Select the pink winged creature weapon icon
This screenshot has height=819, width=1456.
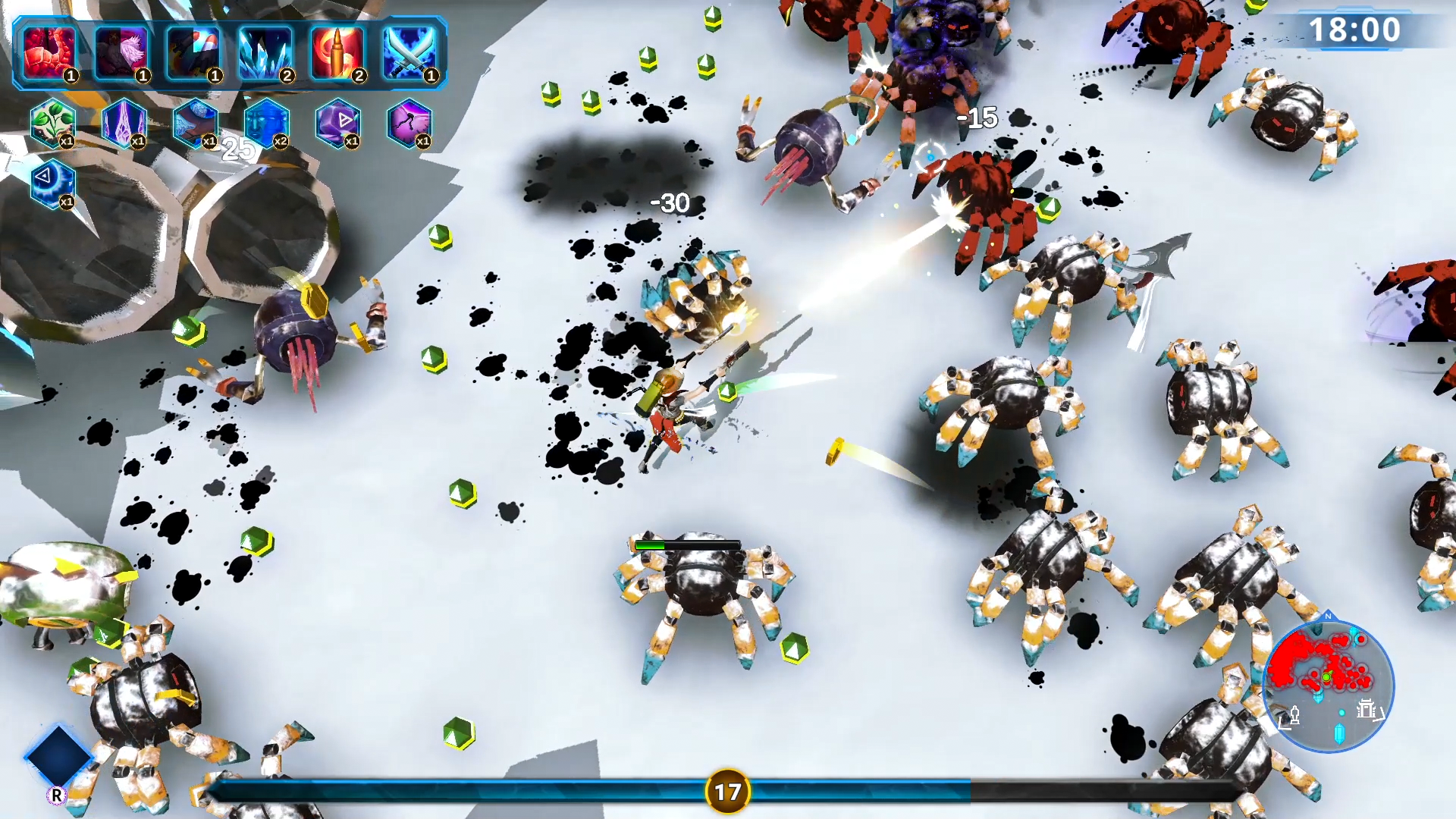(121, 52)
